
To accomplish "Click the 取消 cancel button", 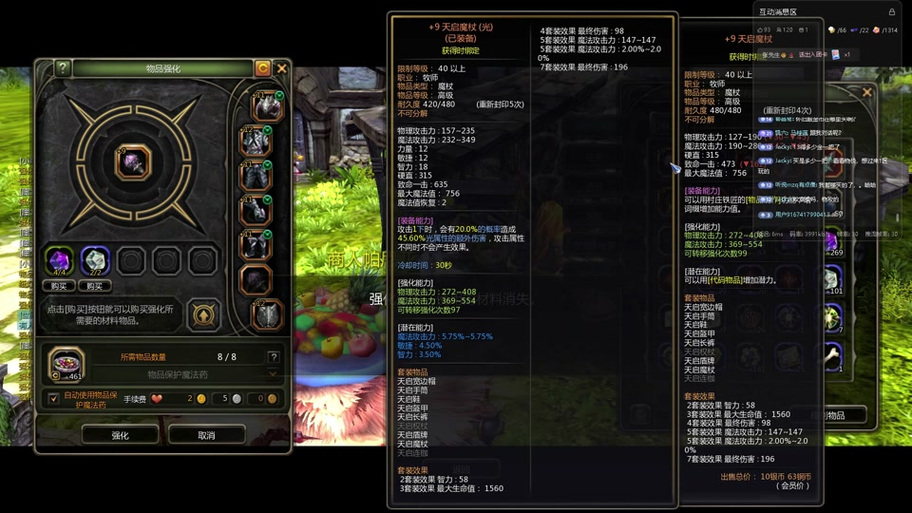I will point(206,435).
